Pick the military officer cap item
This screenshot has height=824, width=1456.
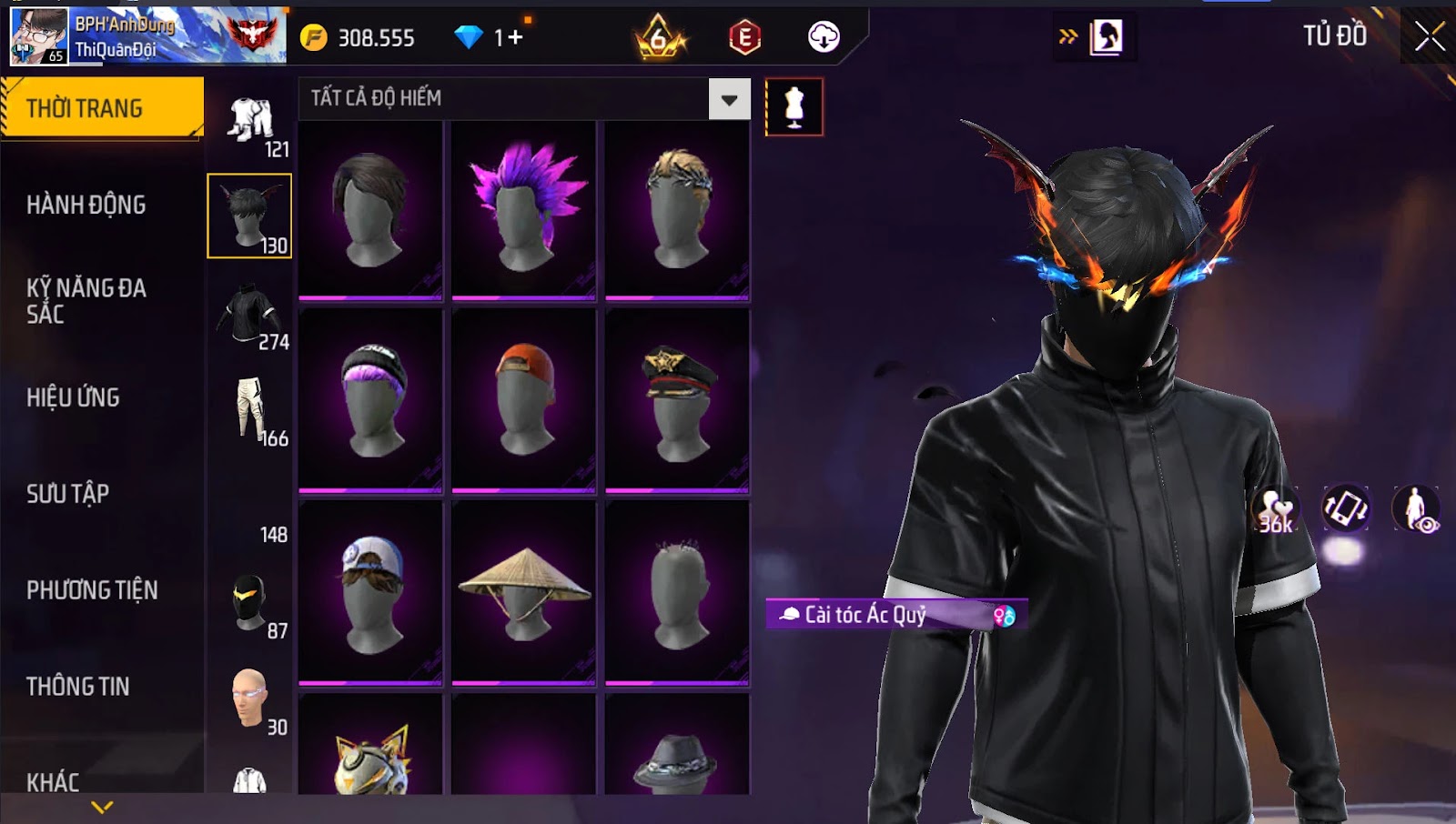pos(677,400)
